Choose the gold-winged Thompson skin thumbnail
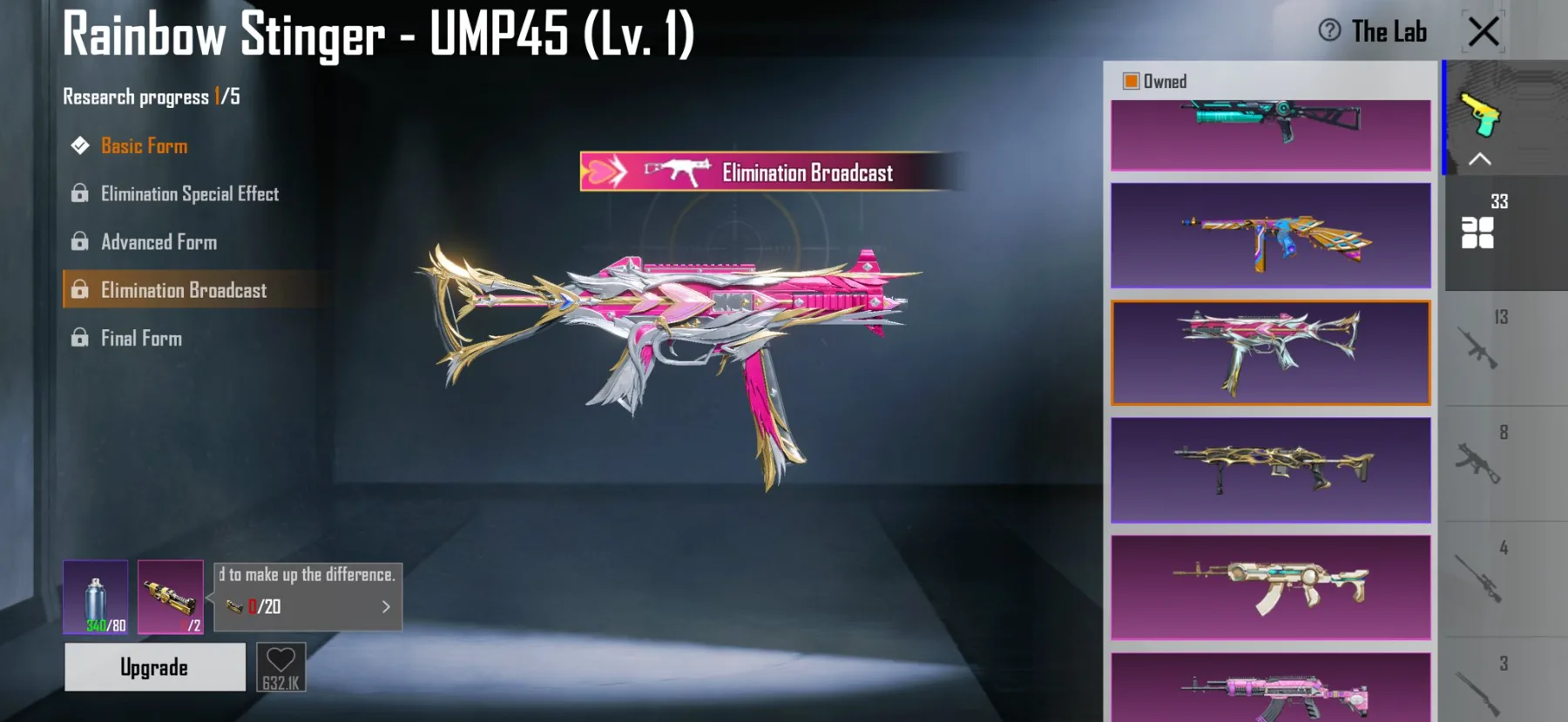Screen dimensions: 1568x722 click(x=1270, y=235)
